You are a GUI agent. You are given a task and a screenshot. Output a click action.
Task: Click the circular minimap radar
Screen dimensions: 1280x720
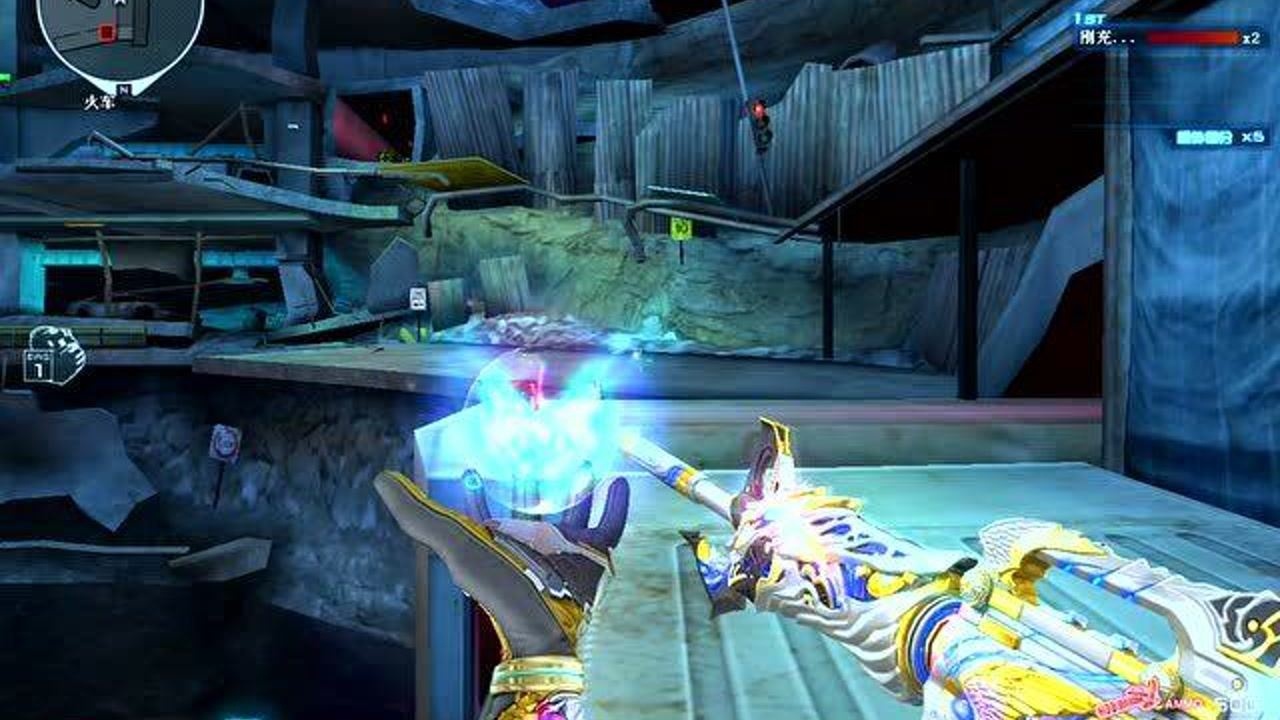click(x=119, y=37)
